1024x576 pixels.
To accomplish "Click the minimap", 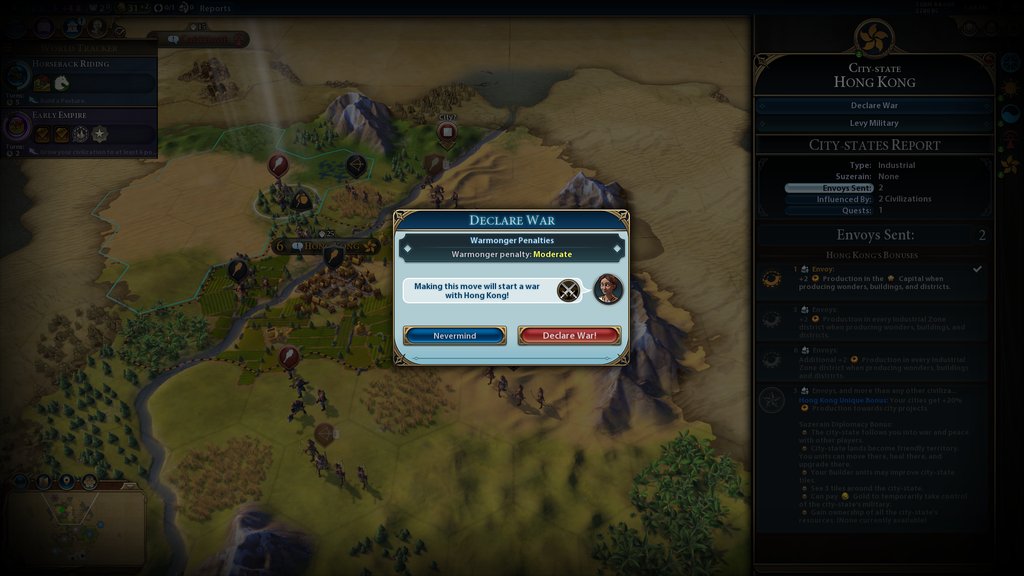I will click(x=75, y=528).
